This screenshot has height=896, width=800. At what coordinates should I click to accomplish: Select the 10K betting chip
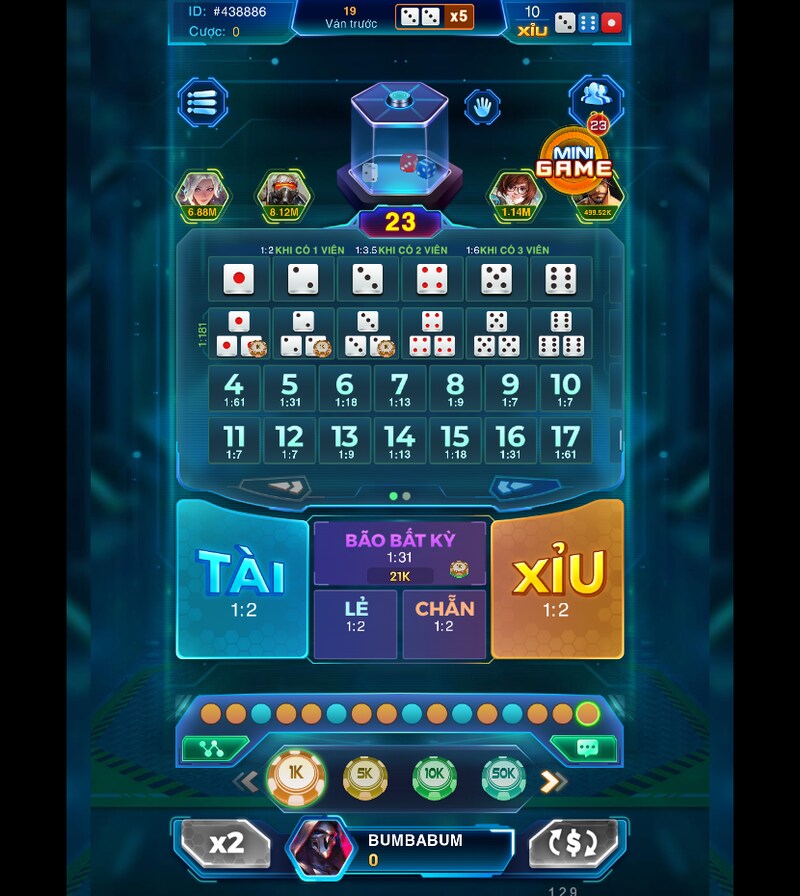(434, 777)
